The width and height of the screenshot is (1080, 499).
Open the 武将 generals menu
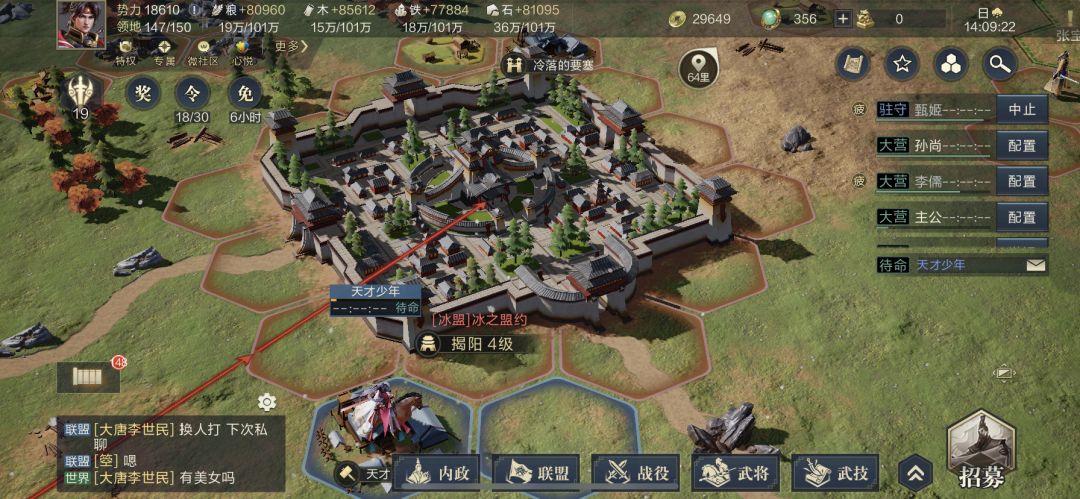[738, 473]
